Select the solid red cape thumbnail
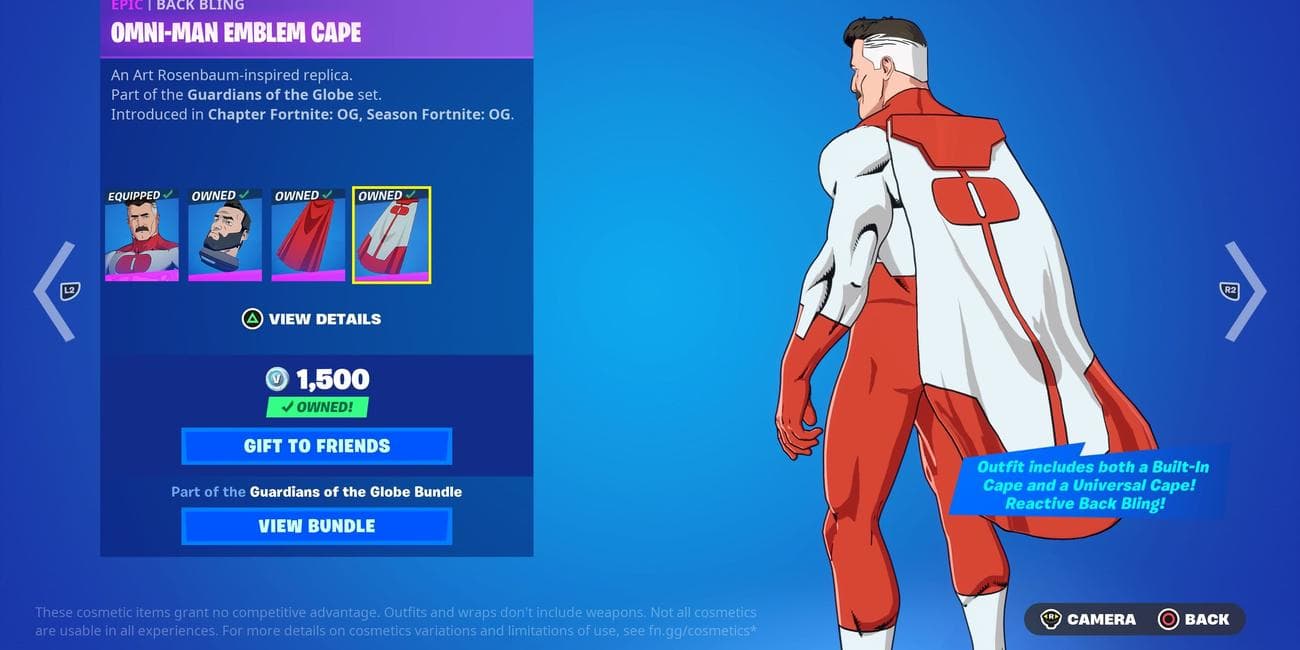The height and width of the screenshot is (650, 1300). (308, 236)
